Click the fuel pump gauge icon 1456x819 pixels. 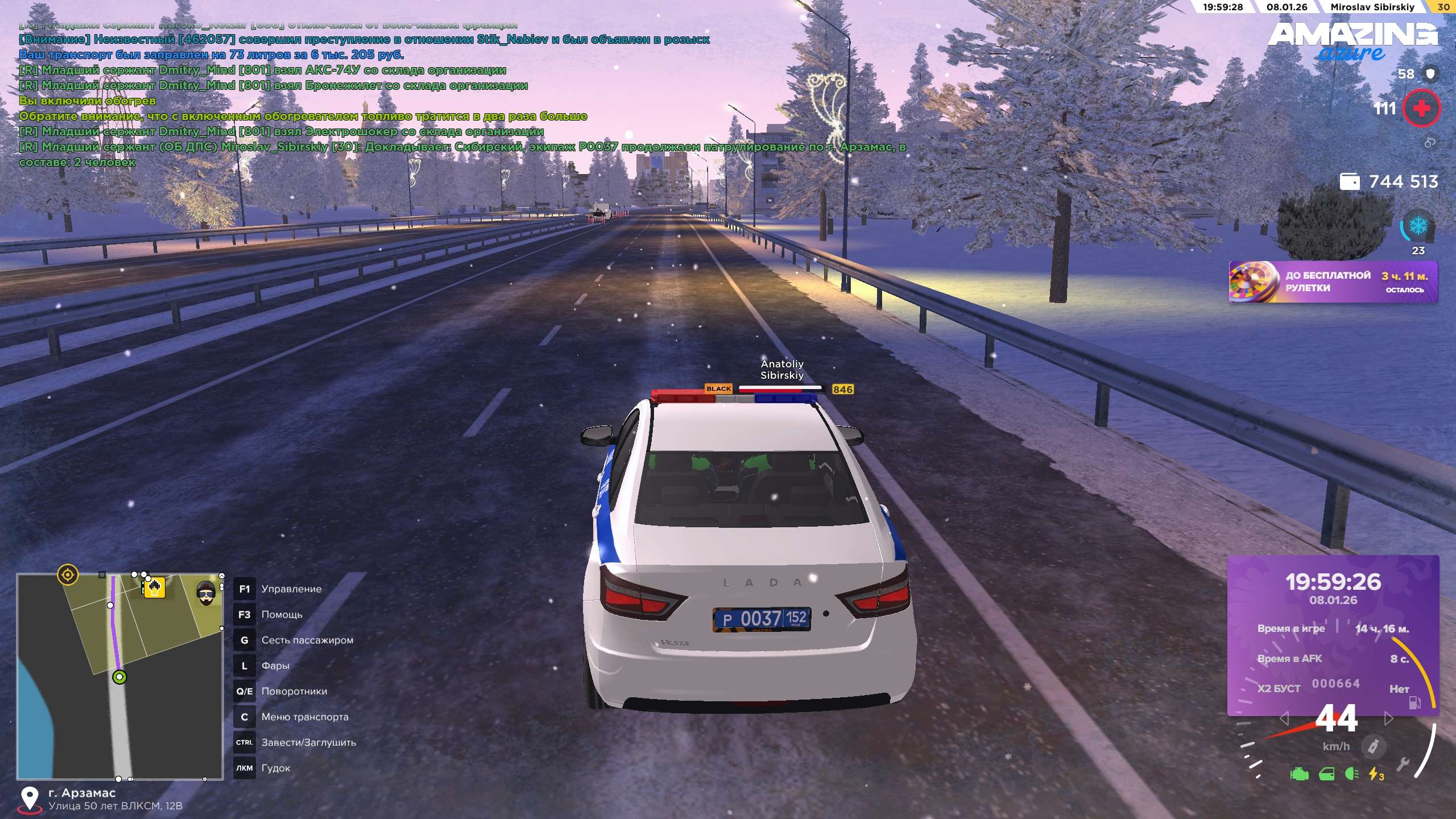coord(1414,703)
